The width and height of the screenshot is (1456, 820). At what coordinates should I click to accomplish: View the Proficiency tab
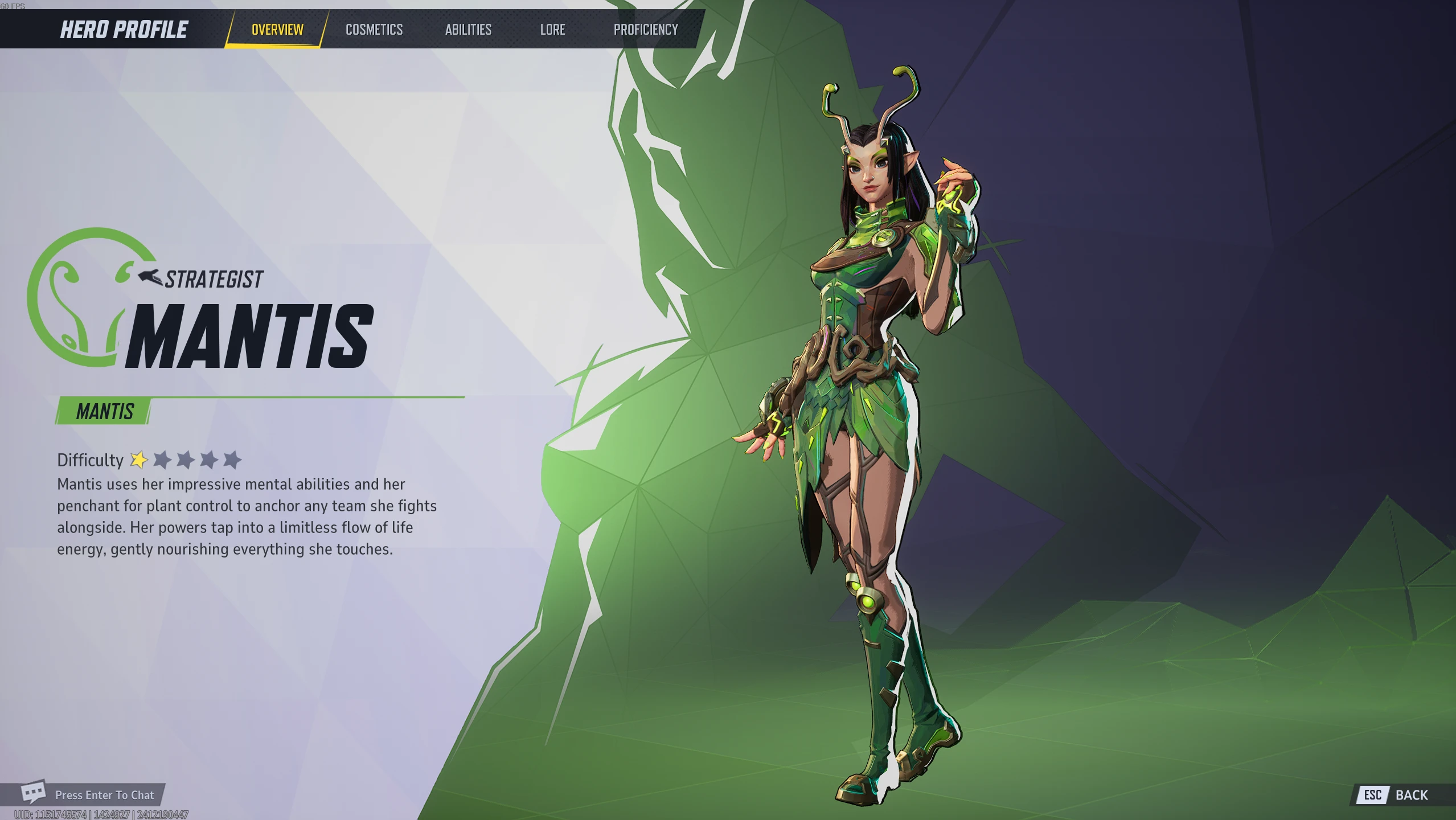pos(645,29)
